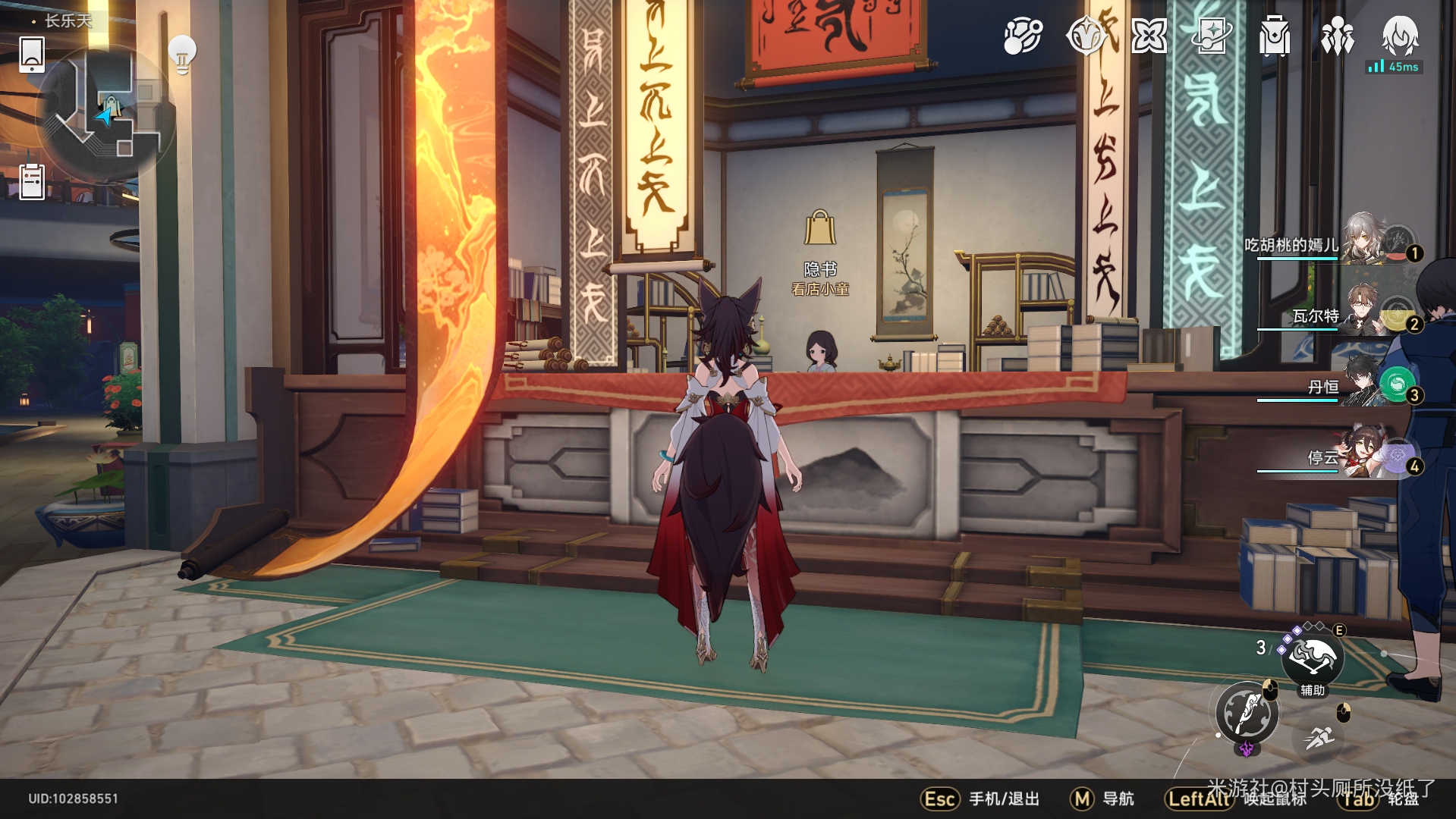Image resolution: width=1456 pixels, height=819 pixels.
Task: Open the character portrait menu
Action: pos(1400,35)
